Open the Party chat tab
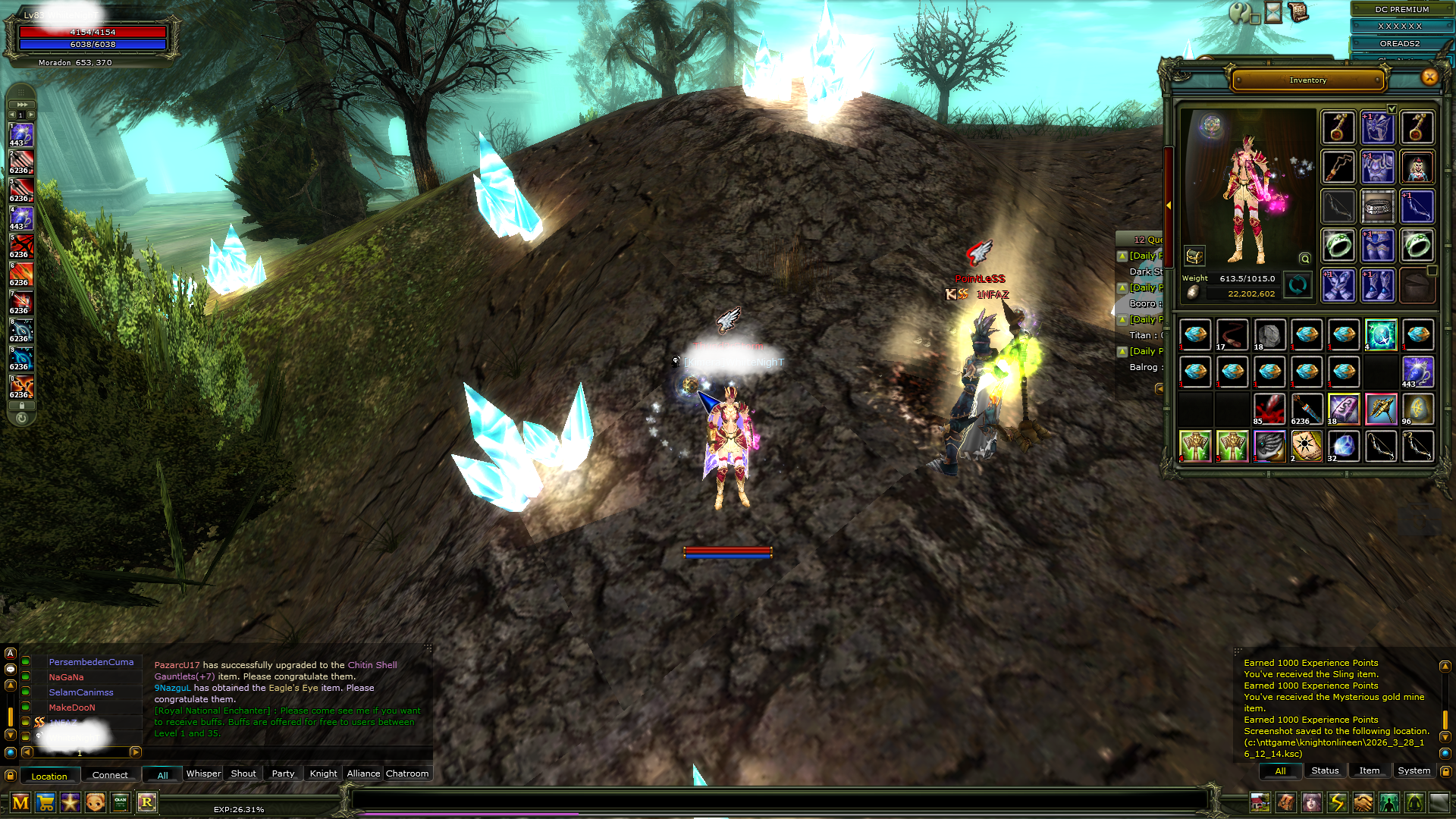This screenshot has width=1456, height=819. tap(283, 773)
